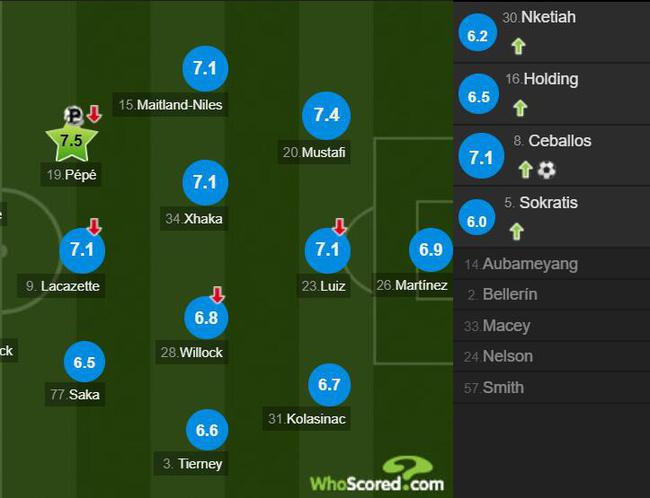The width and height of the screenshot is (650, 498).
Task: Select Pépé's star rating badge
Action: pyautogui.click(x=71, y=141)
